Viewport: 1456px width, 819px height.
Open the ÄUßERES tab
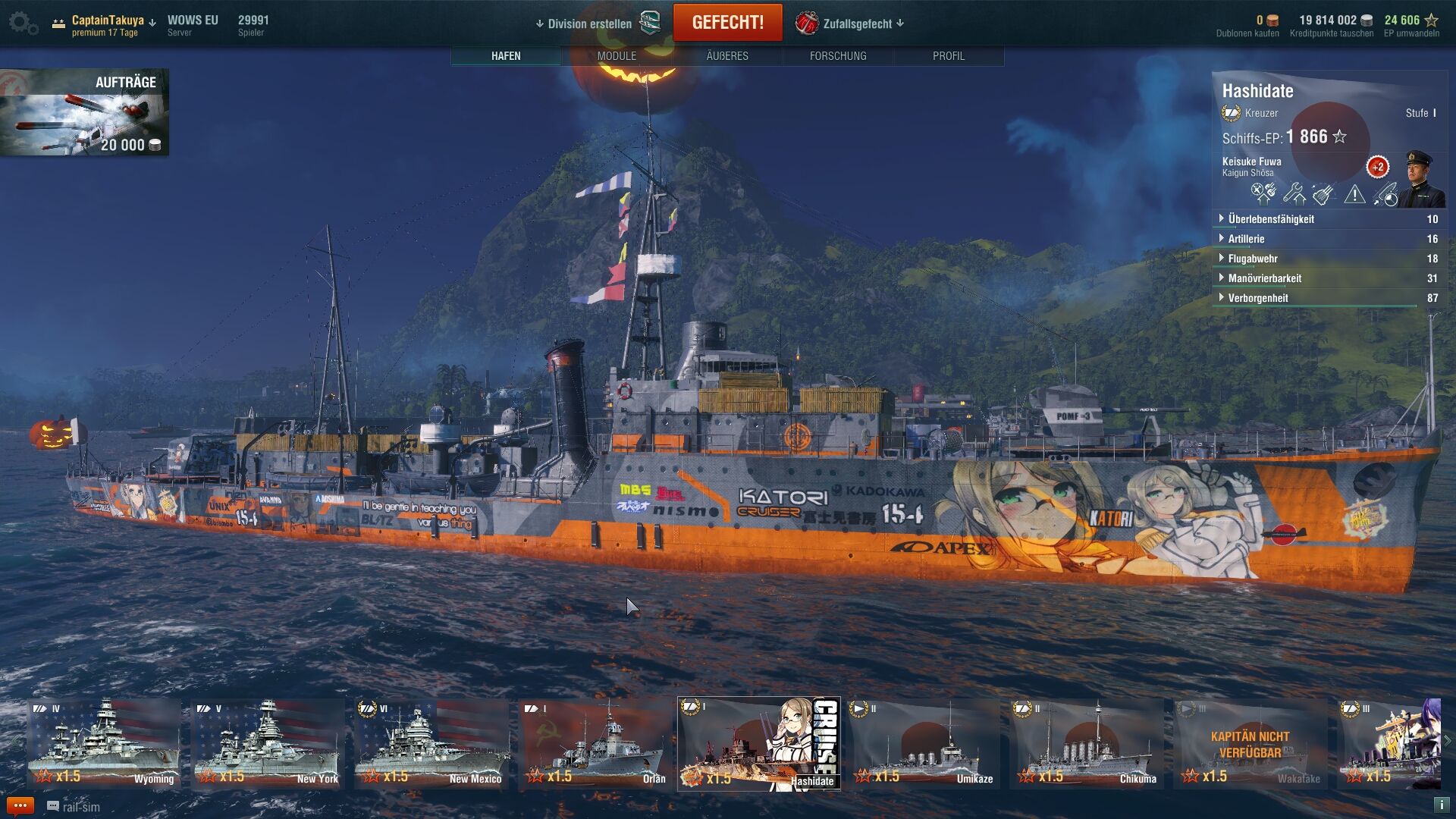[727, 56]
